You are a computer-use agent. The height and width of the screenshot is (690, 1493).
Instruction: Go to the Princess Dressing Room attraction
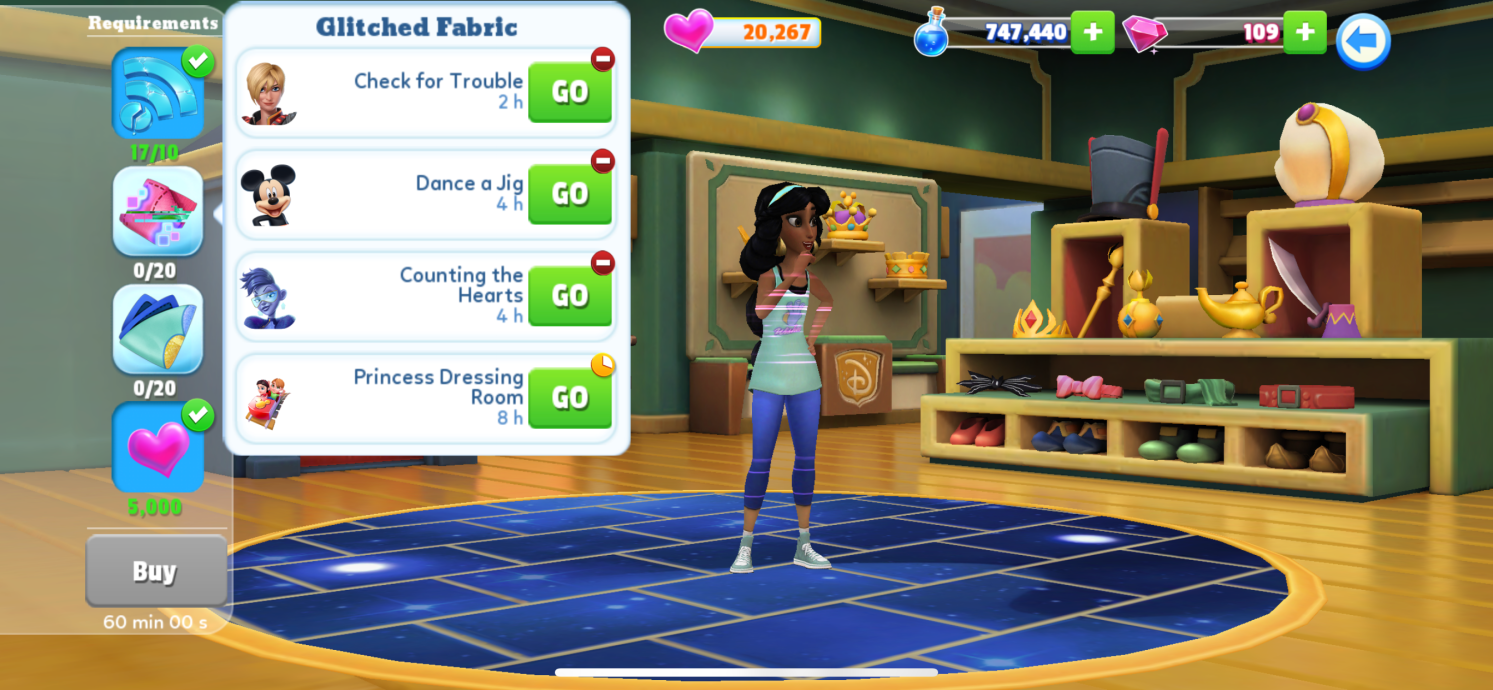coord(569,398)
